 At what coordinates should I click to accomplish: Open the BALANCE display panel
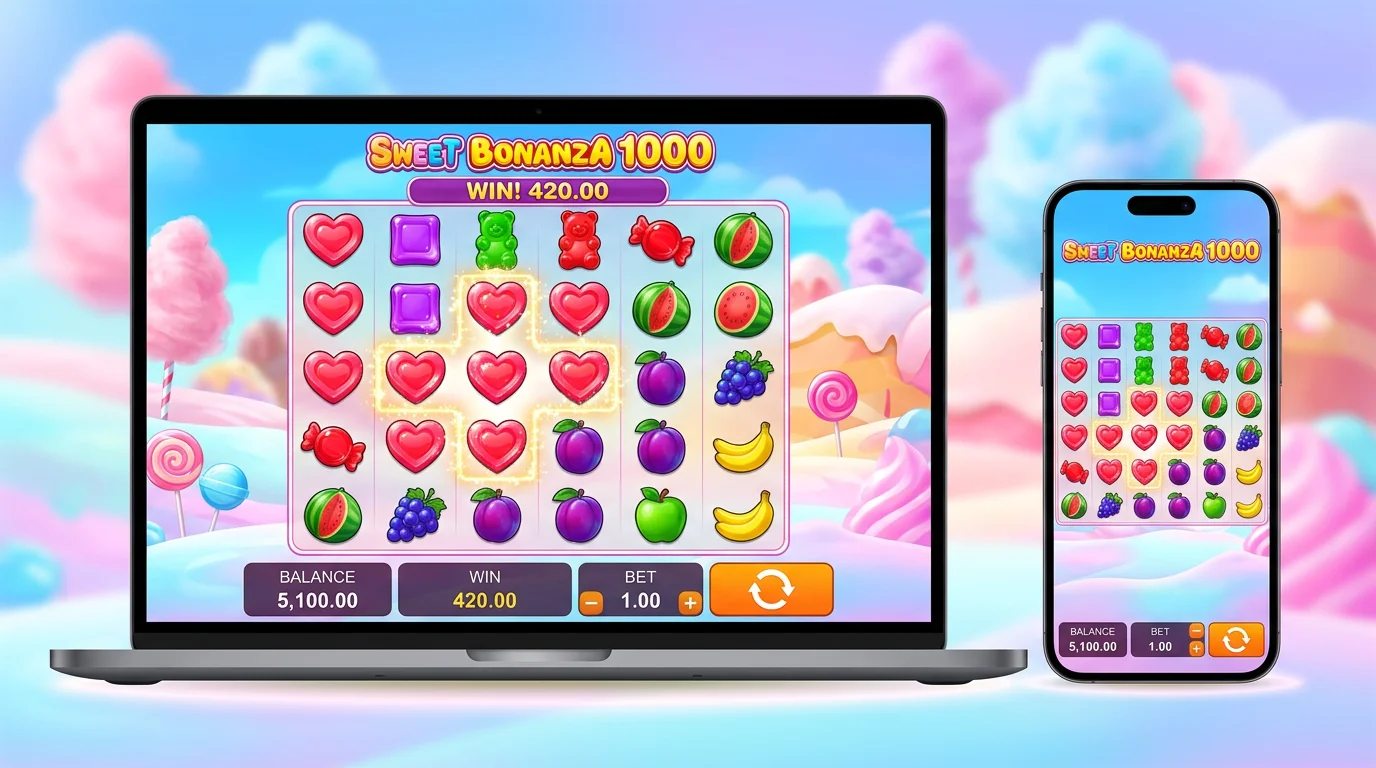pyautogui.click(x=317, y=590)
